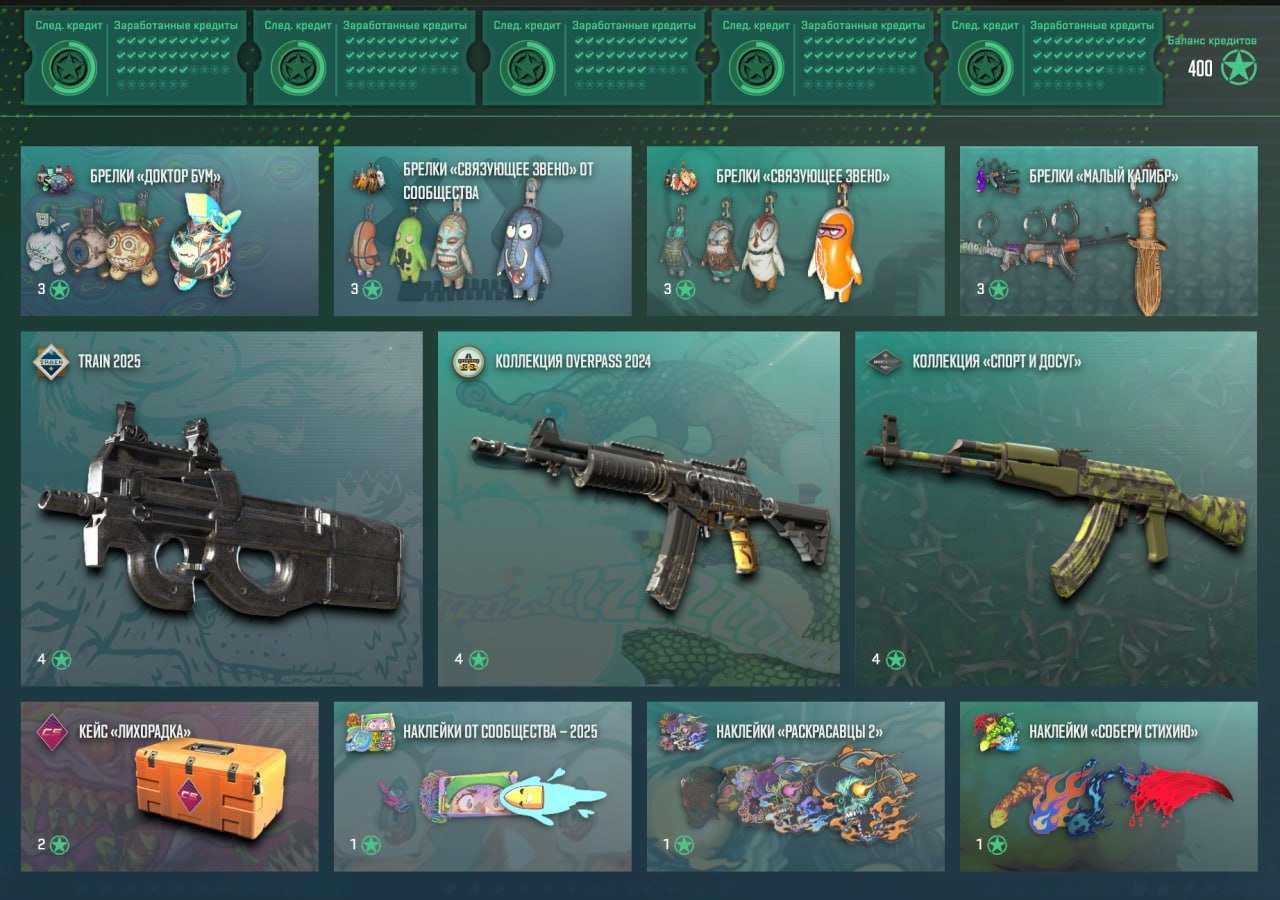Open the «Доктор Бум» charms offer
The height and width of the screenshot is (900, 1280).
tap(169, 232)
